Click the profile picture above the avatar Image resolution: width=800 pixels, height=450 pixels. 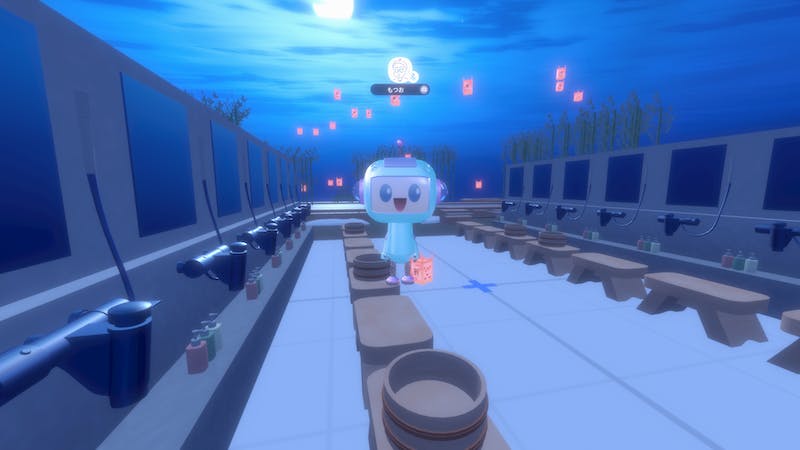click(400, 69)
